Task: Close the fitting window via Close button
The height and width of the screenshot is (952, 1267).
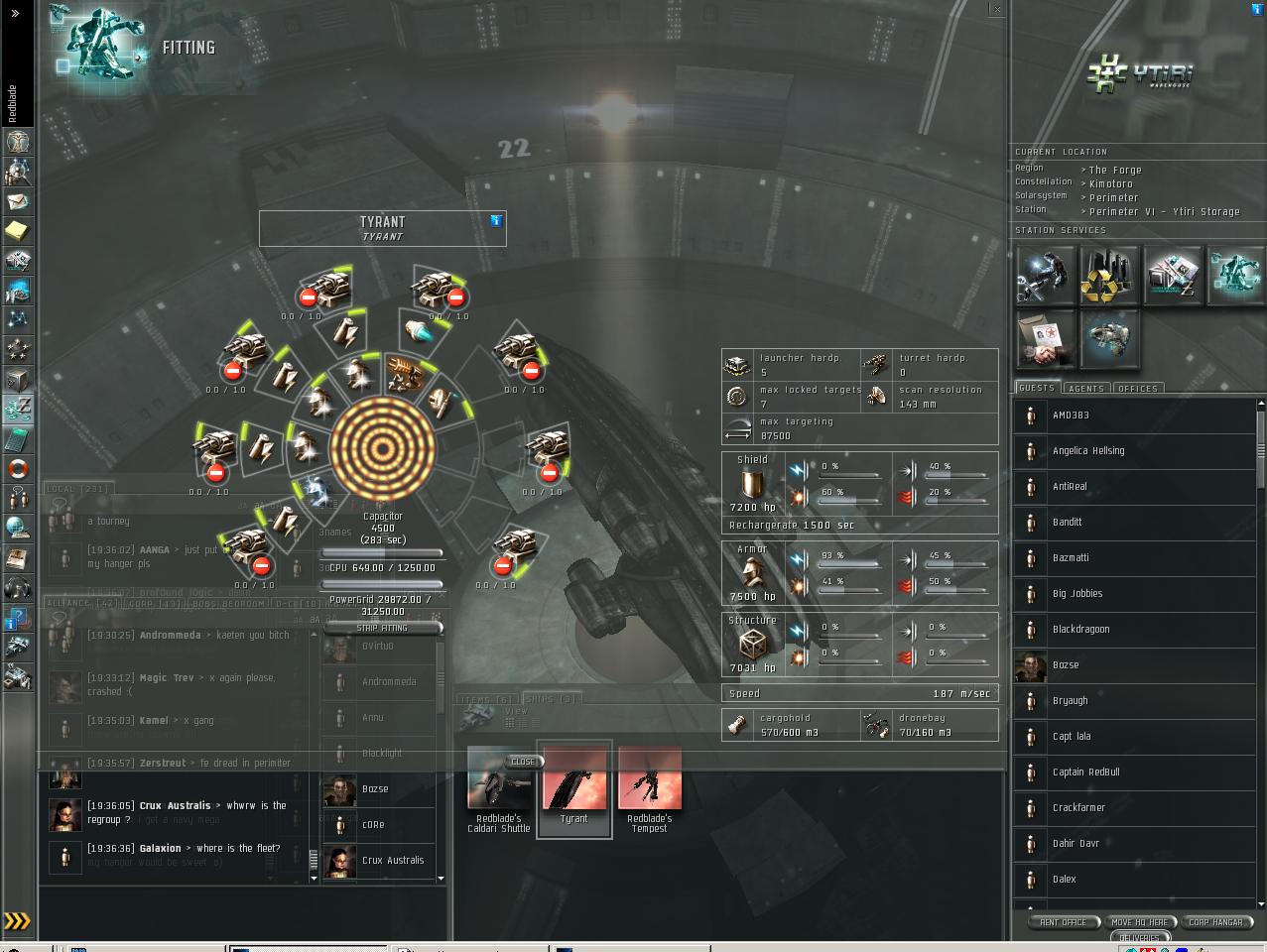Action: [523, 762]
